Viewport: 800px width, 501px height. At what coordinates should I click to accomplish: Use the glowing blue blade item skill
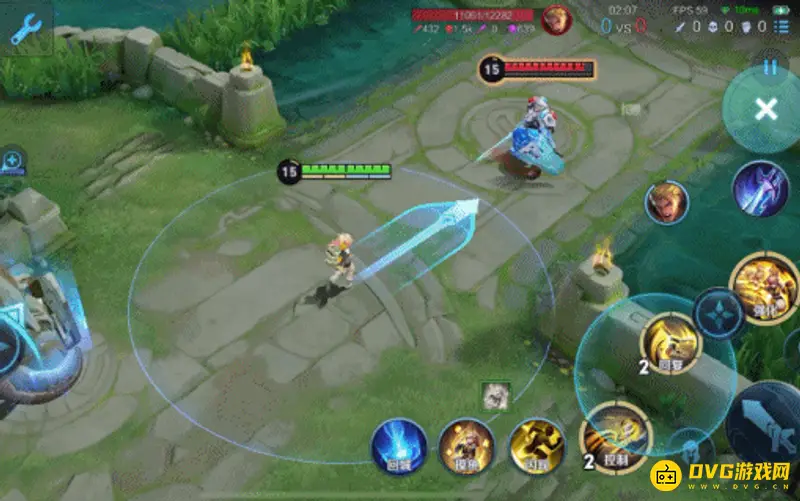click(x=761, y=189)
